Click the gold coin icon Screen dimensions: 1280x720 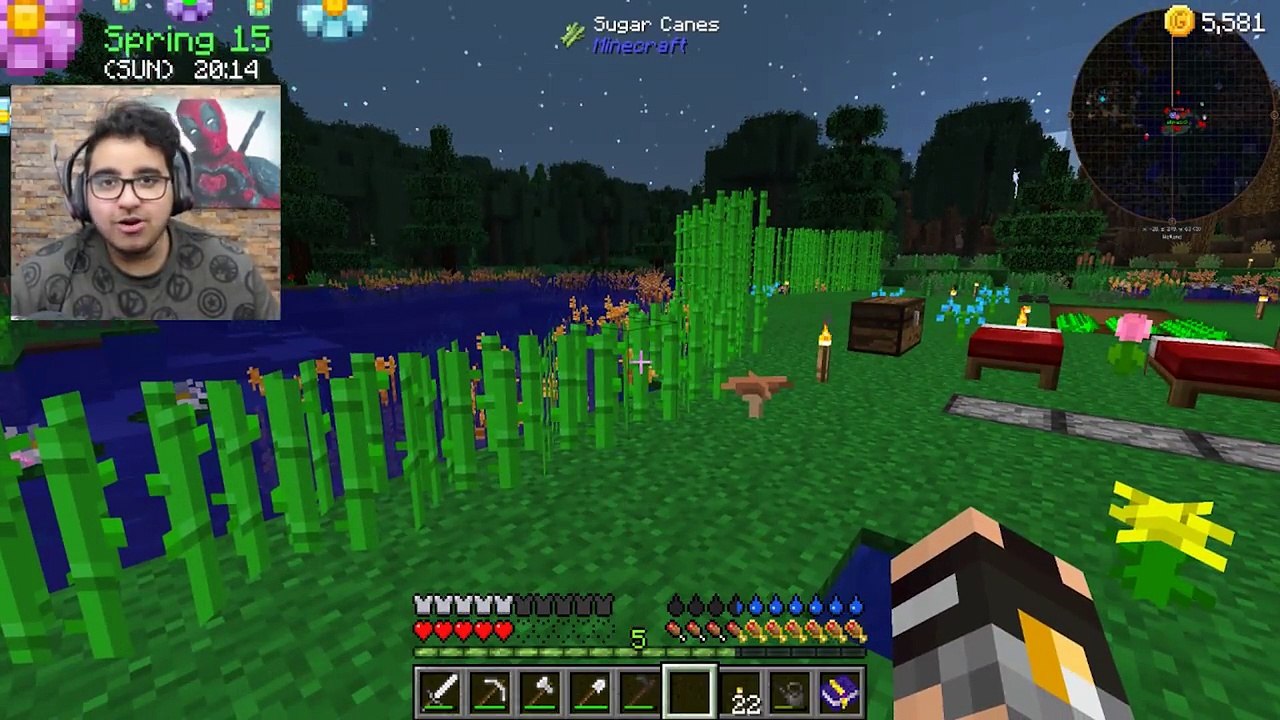click(1179, 21)
